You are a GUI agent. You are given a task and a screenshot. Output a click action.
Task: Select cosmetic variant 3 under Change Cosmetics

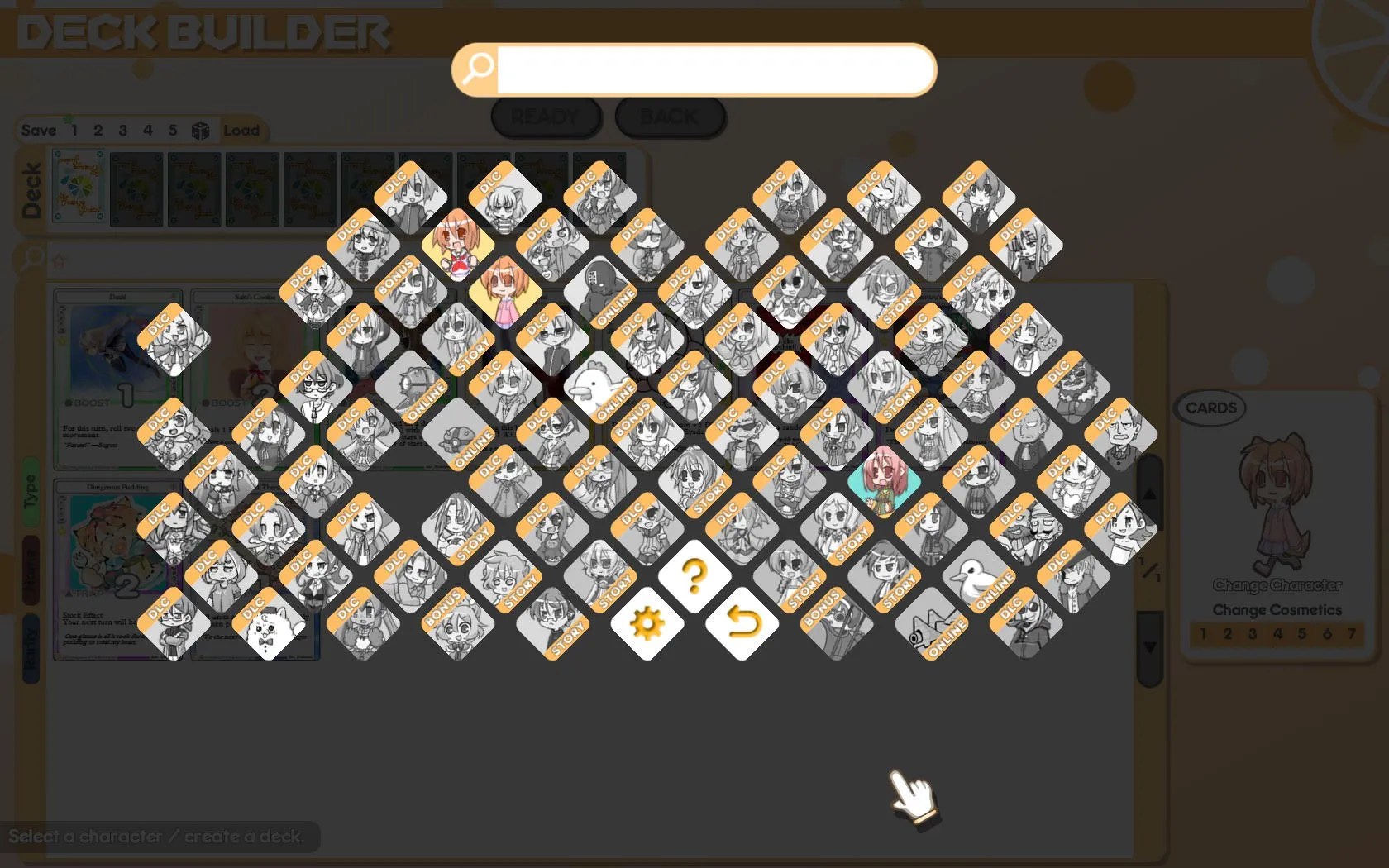(1253, 634)
